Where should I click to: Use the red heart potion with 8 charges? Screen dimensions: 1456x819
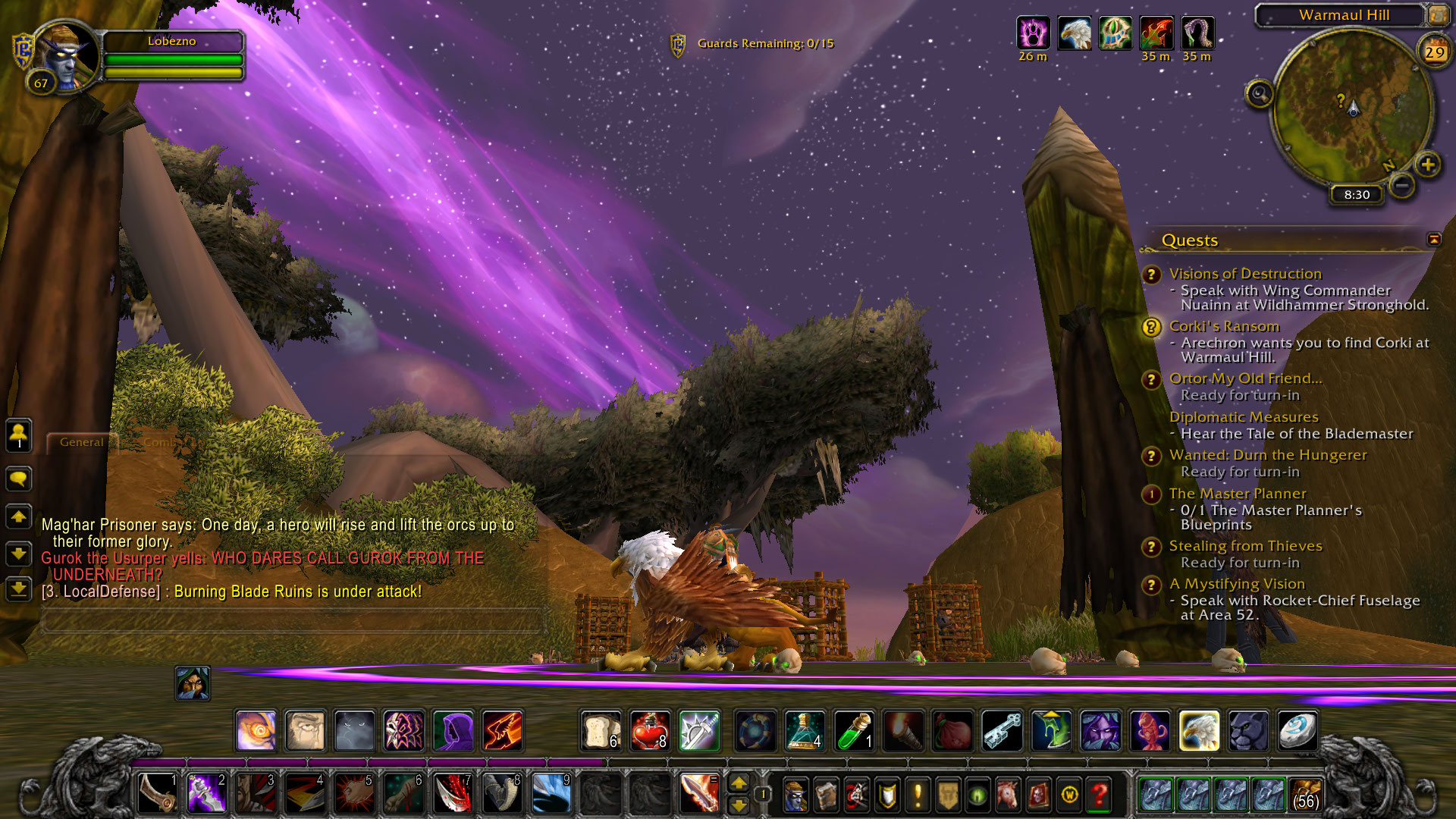pyautogui.click(x=650, y=731)
